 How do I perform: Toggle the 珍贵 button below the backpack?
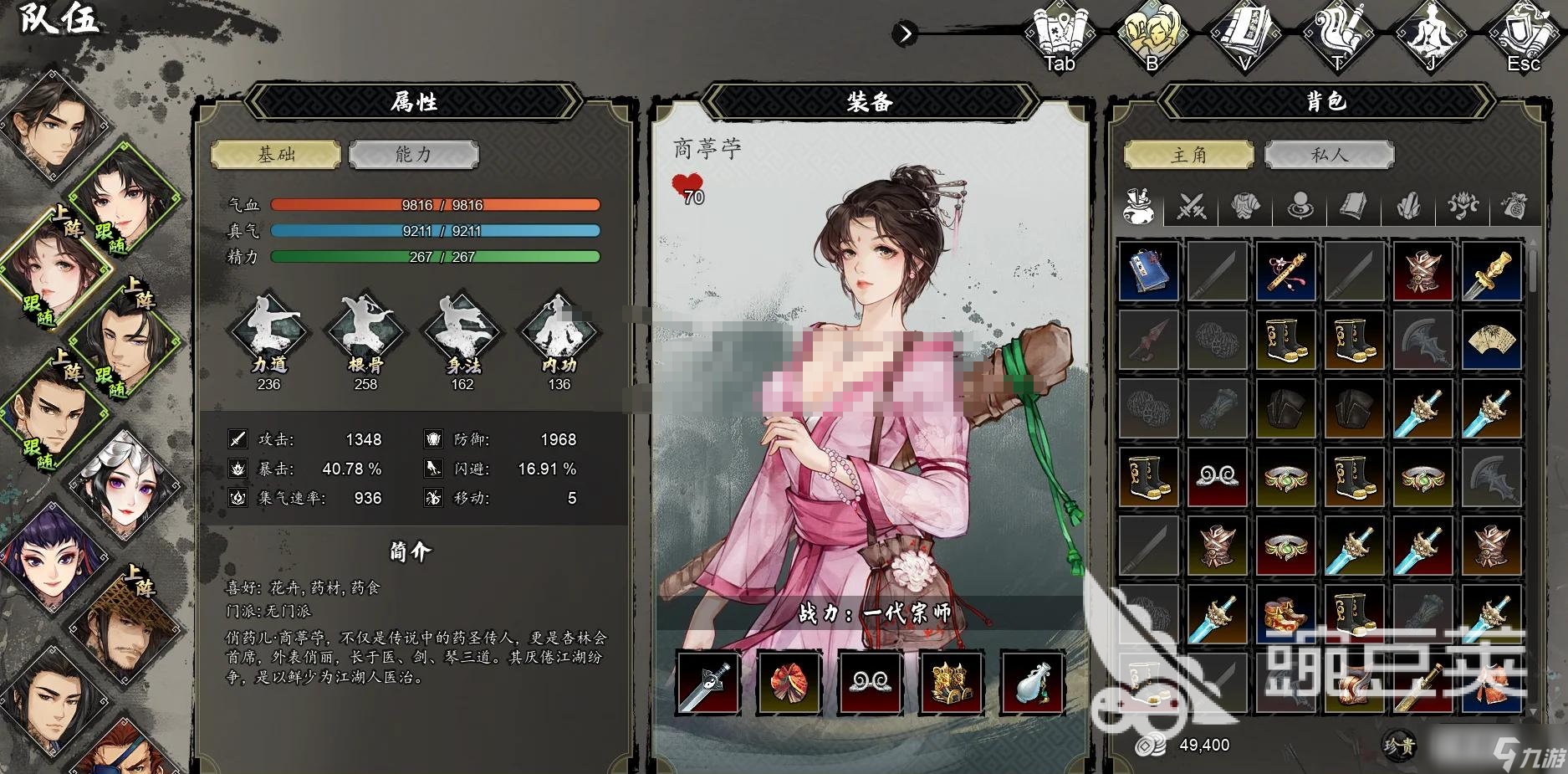pyautogui.click(x=1398, y=745)
